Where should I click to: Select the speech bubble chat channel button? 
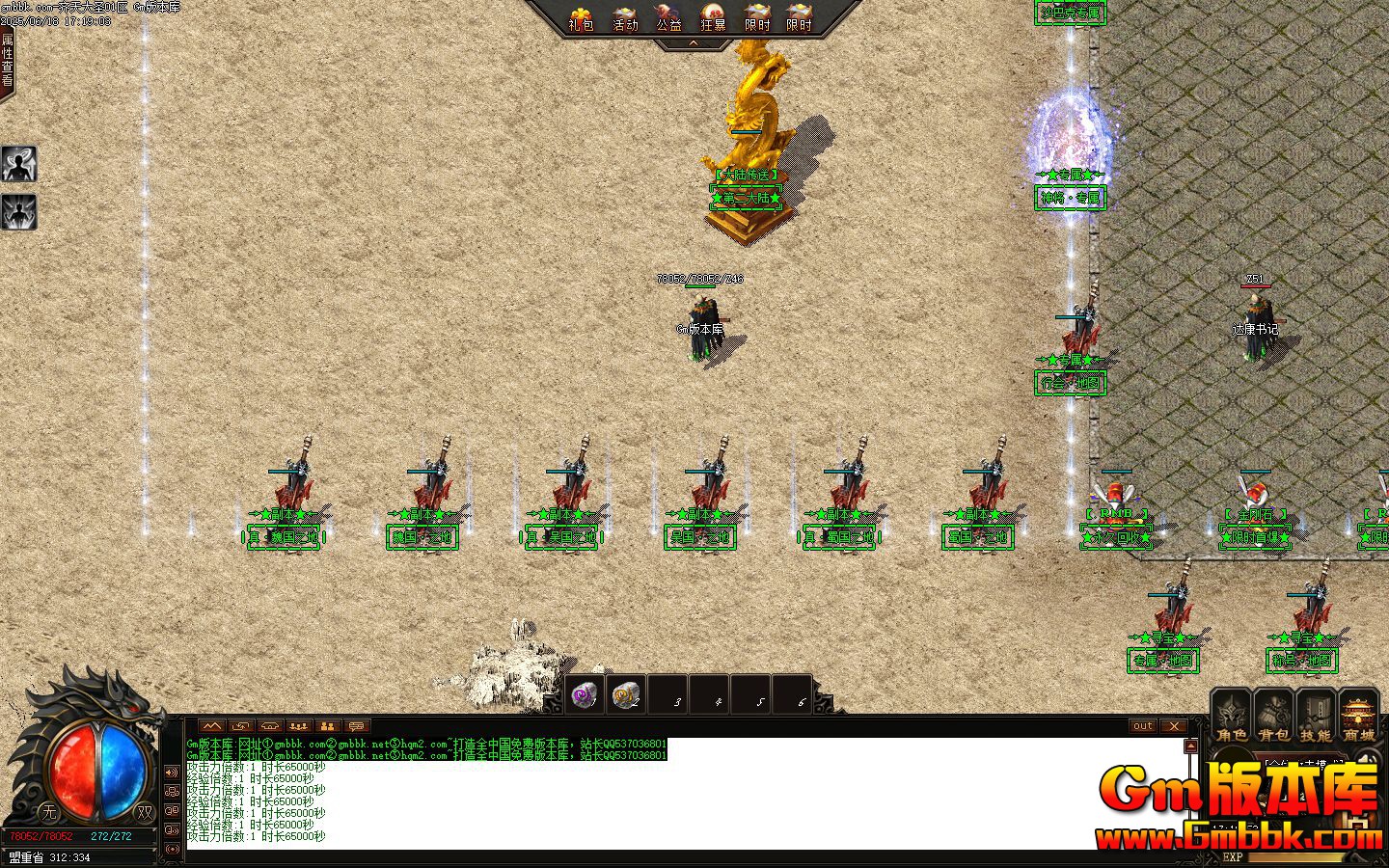tap(357, 726)
